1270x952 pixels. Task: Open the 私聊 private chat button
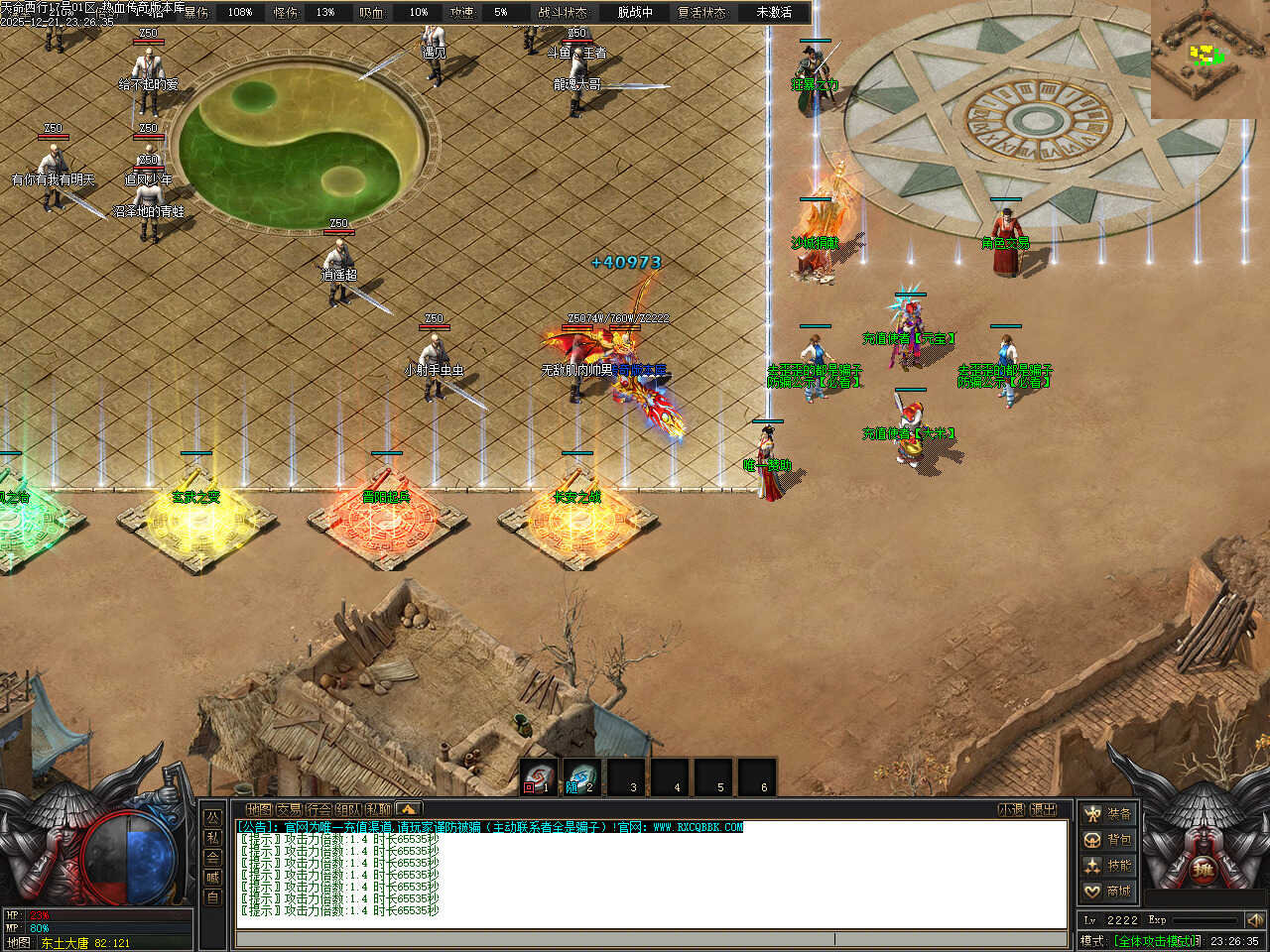[x=378, y=809]
